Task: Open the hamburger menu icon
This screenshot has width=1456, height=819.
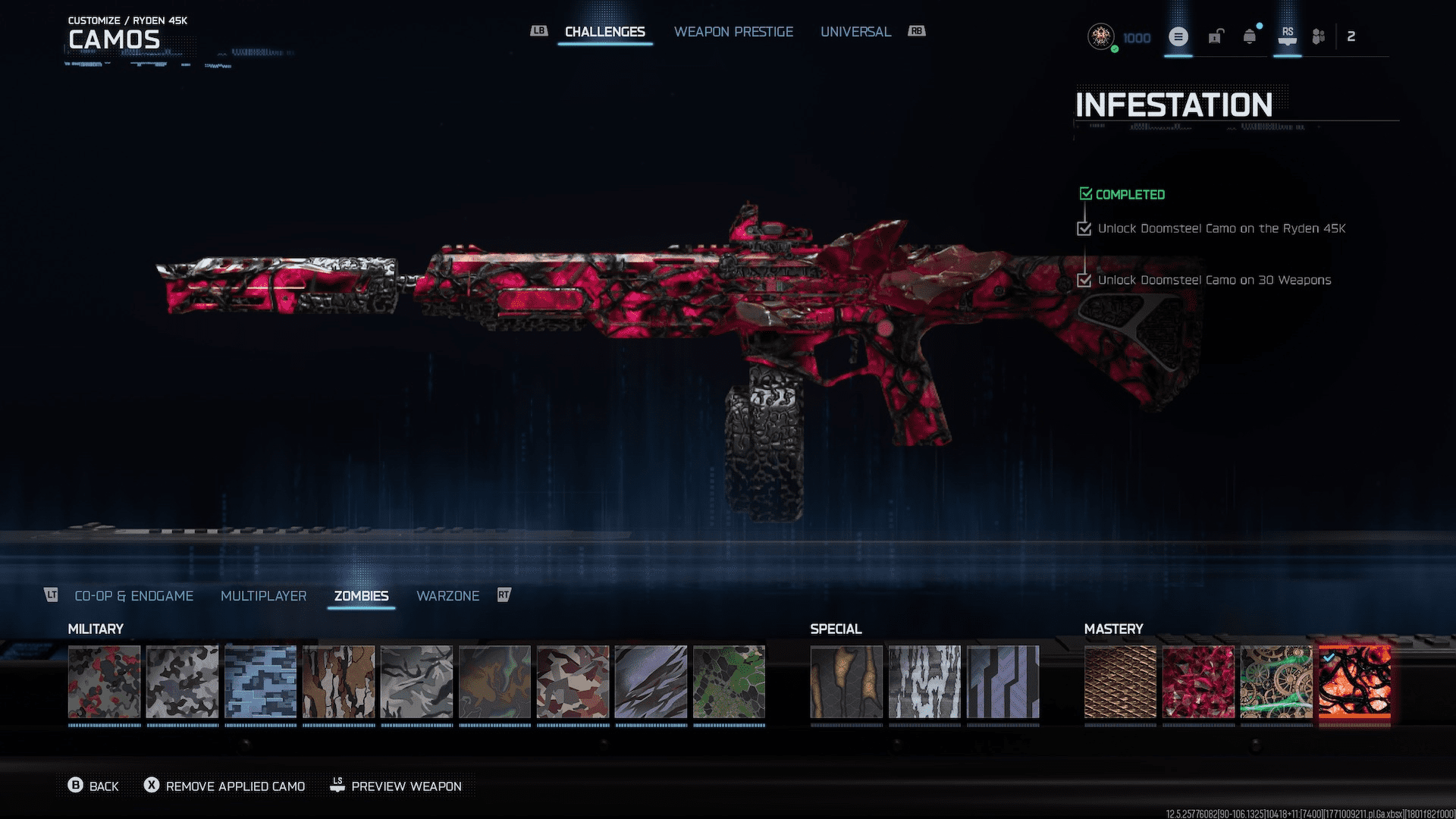Action: [x=1178, y=36]
